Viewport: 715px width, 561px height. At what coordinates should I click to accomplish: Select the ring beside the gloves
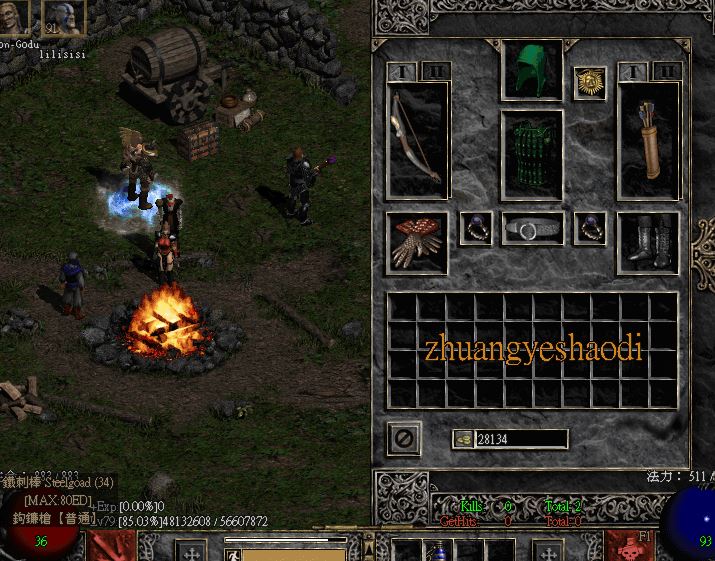[x=475, y=228]
